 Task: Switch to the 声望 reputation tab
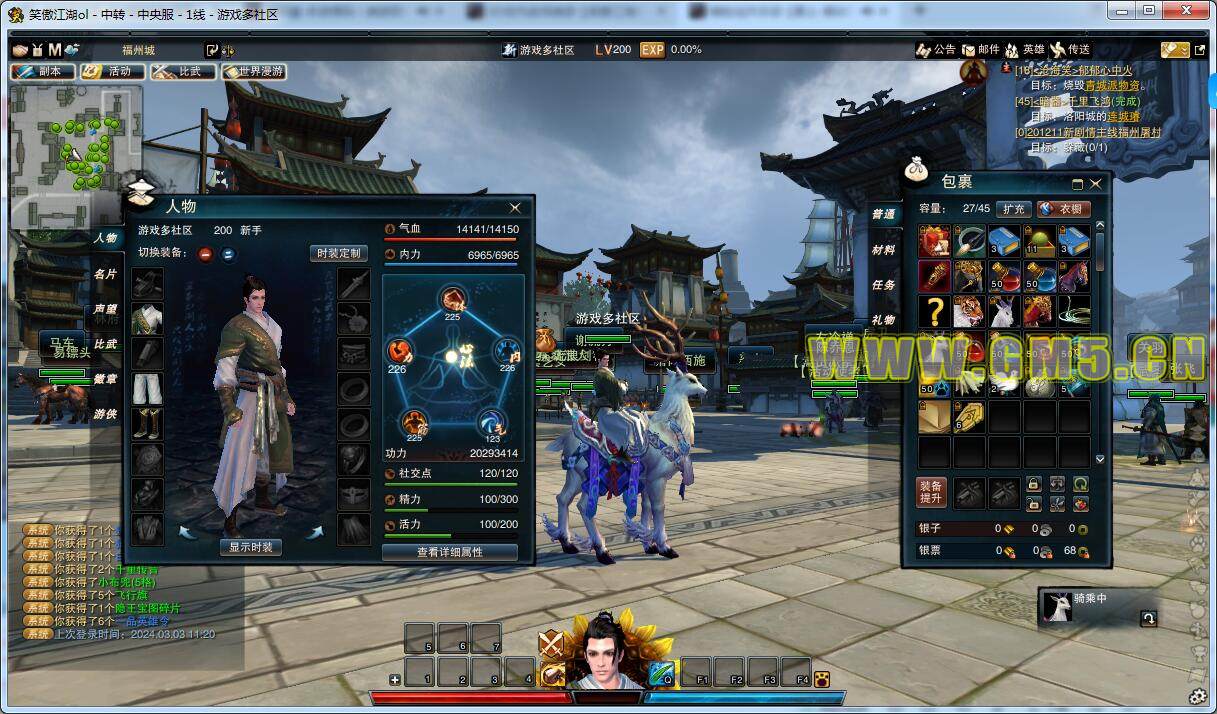[105, 309]
